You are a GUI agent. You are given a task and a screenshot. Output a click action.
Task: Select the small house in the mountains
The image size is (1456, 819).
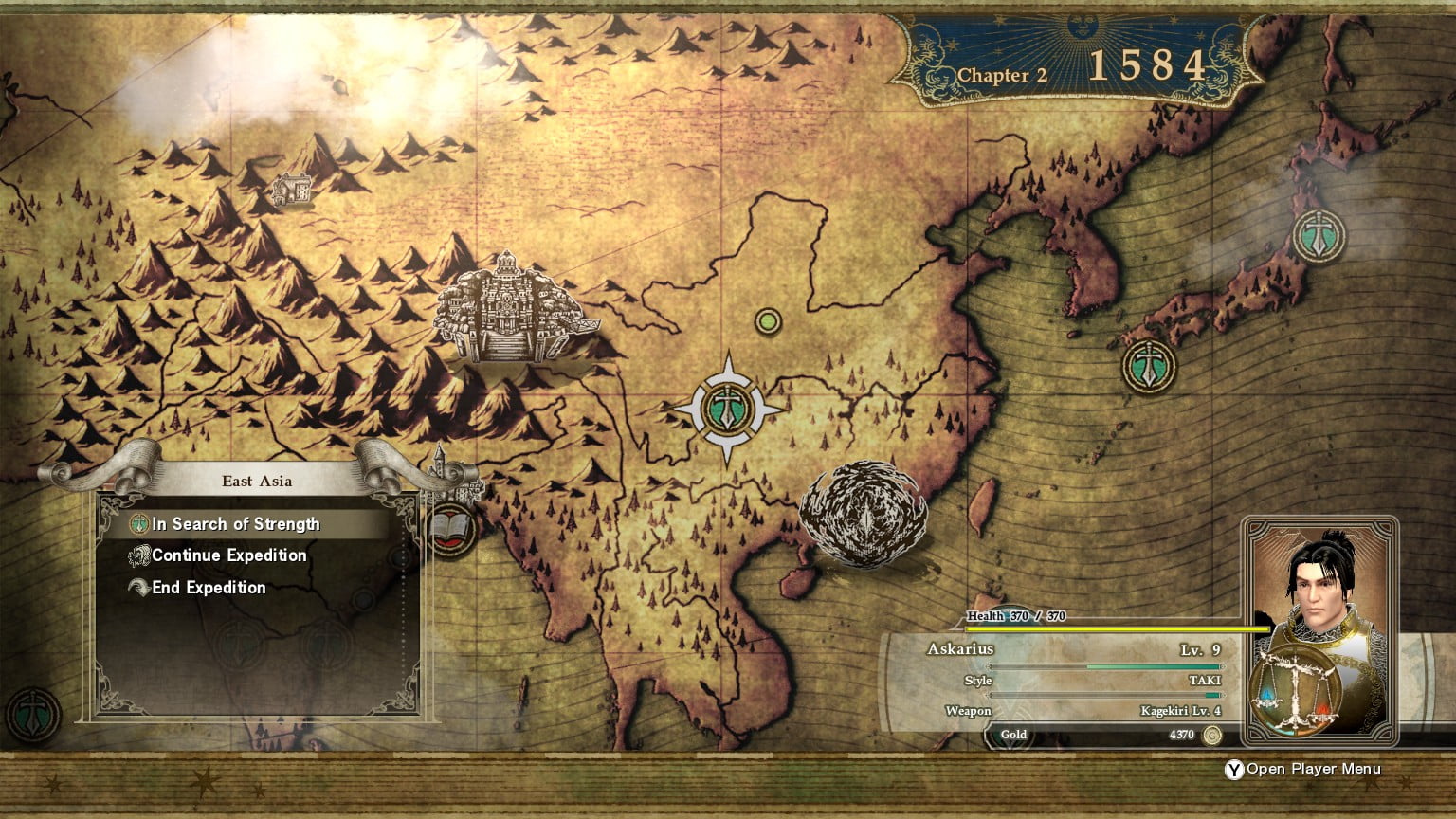tap(292, 189)
